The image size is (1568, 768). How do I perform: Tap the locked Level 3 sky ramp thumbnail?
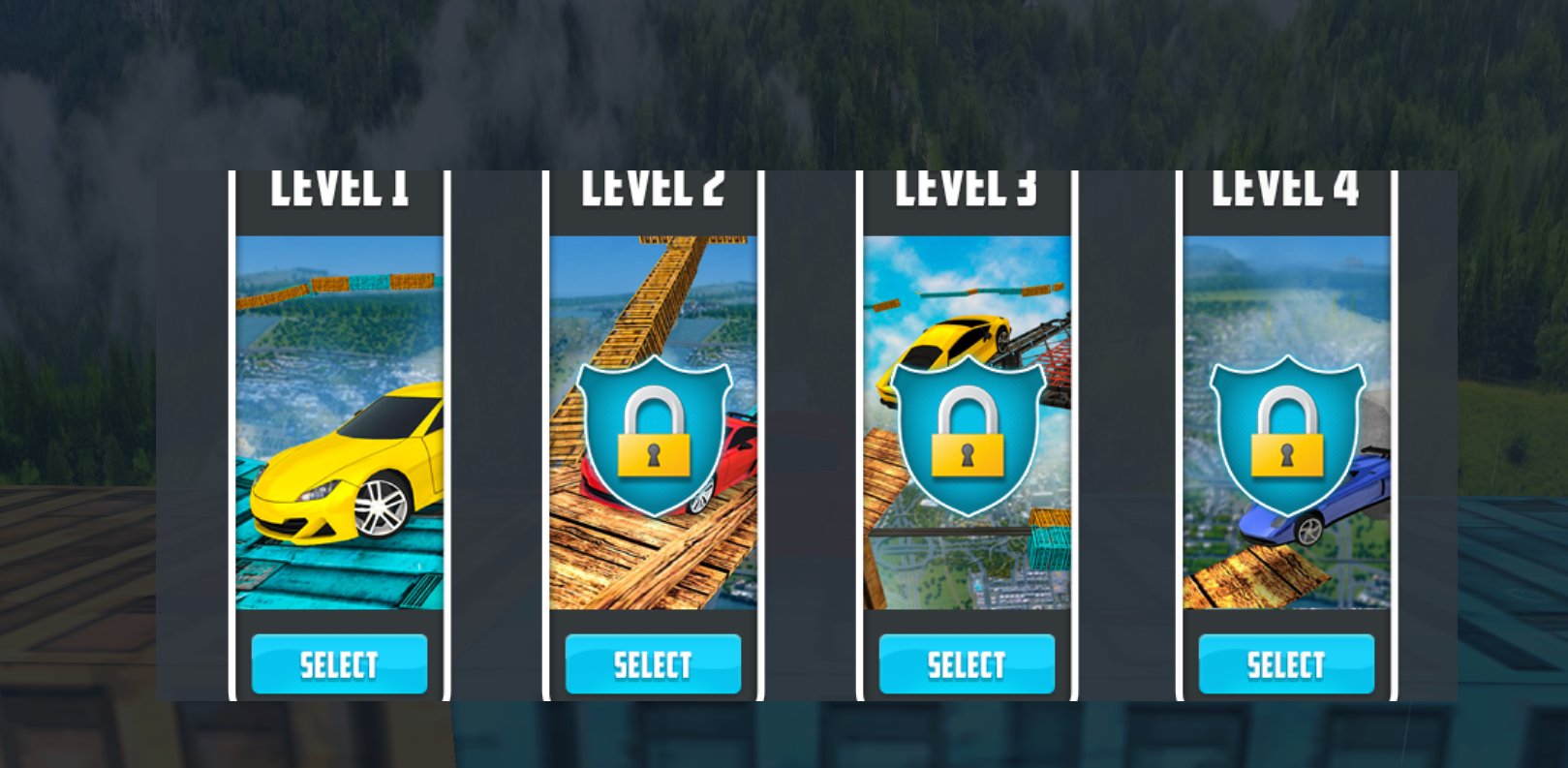click(x=967, y=422)
